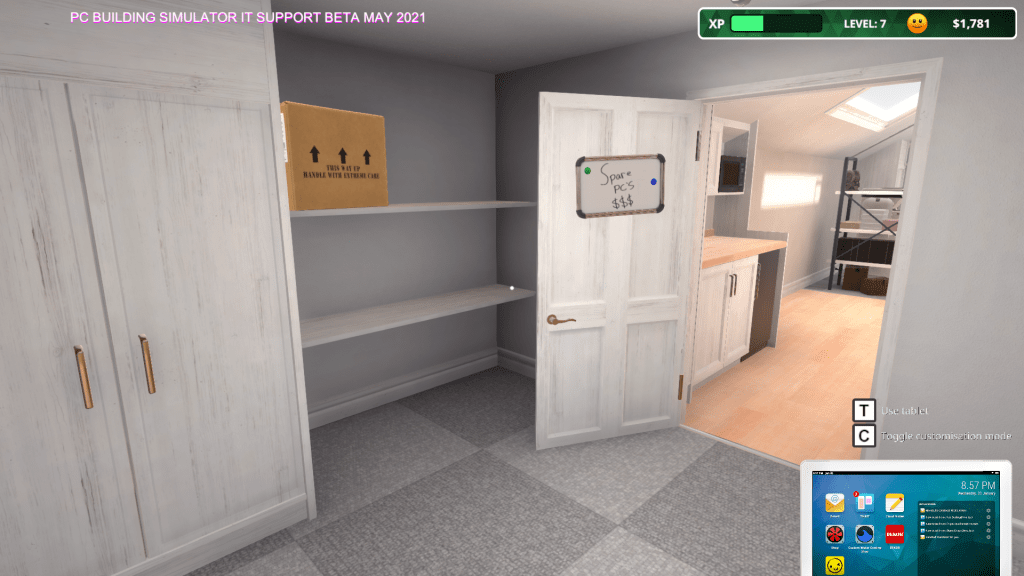The image size is (1024, 576).
Task: Open the yellow smiley face app
Action: point(835,566)
